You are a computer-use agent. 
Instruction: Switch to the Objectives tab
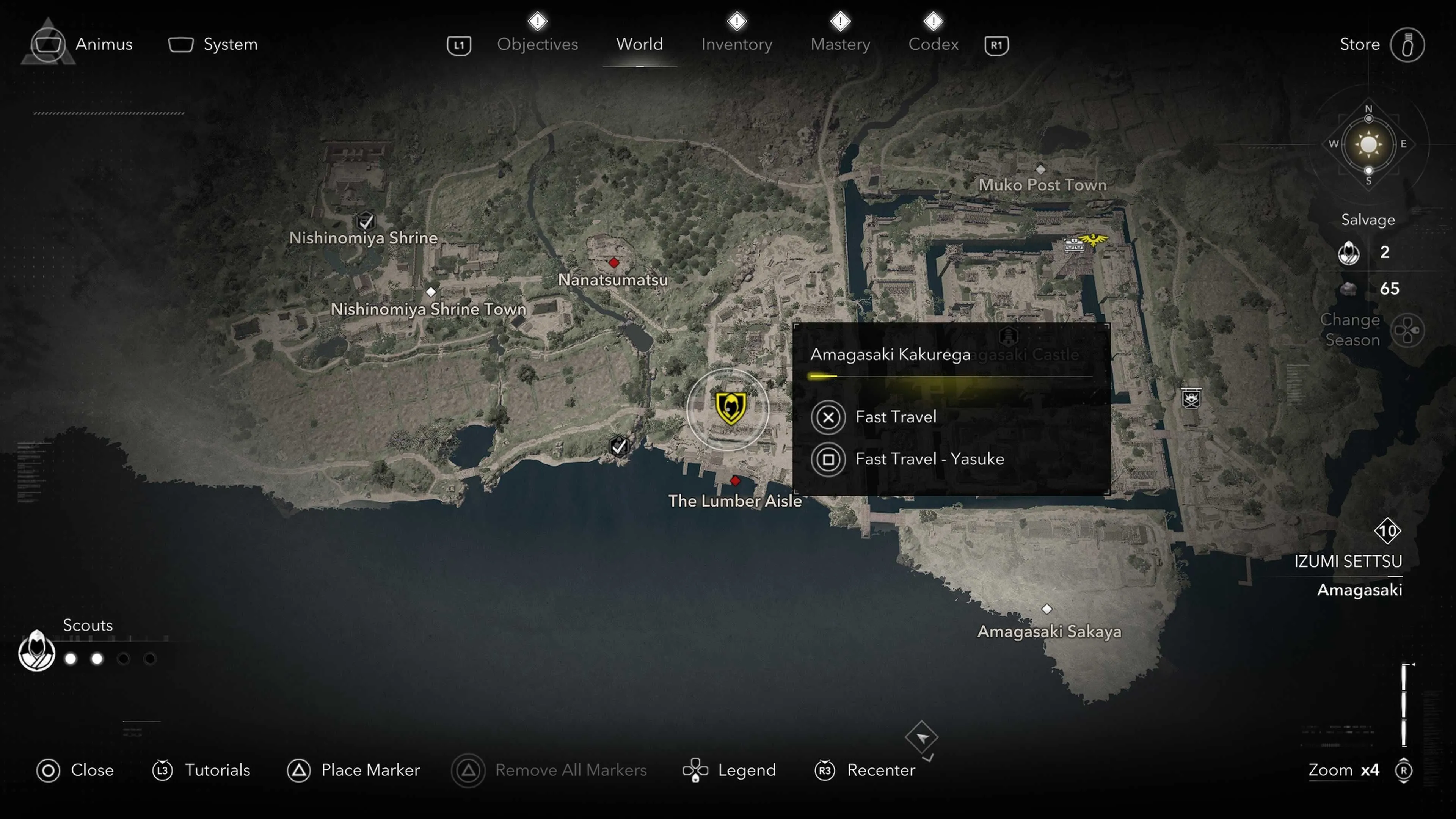click(537, 44)
